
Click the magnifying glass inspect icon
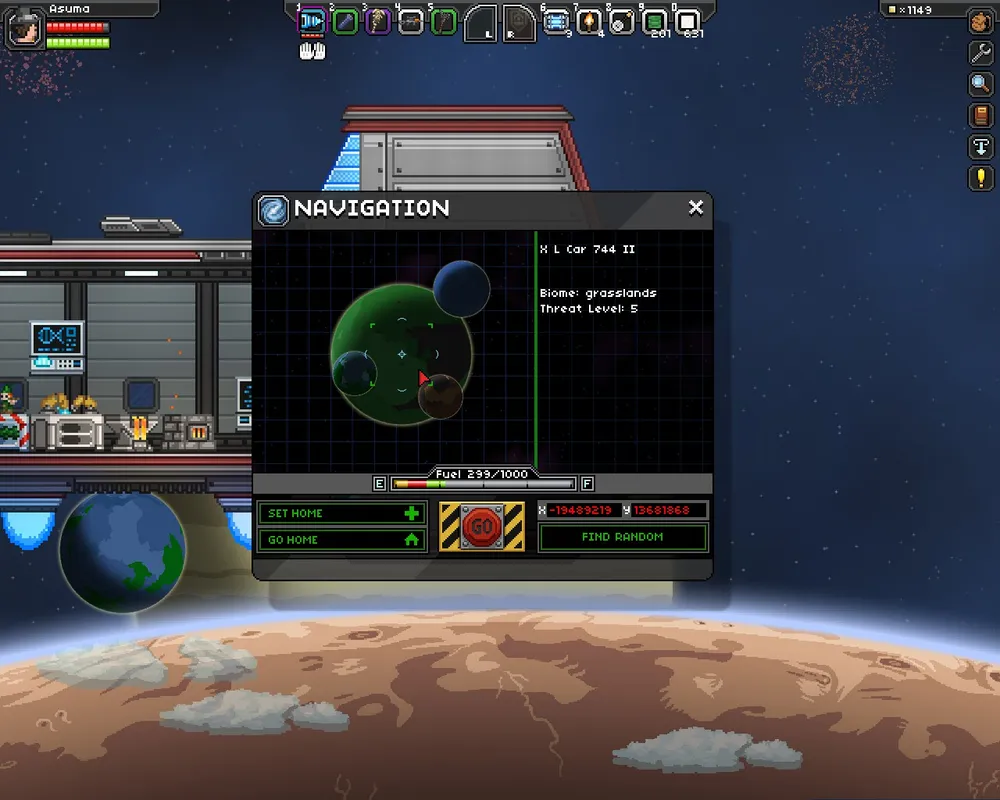(x=980, y=85)
